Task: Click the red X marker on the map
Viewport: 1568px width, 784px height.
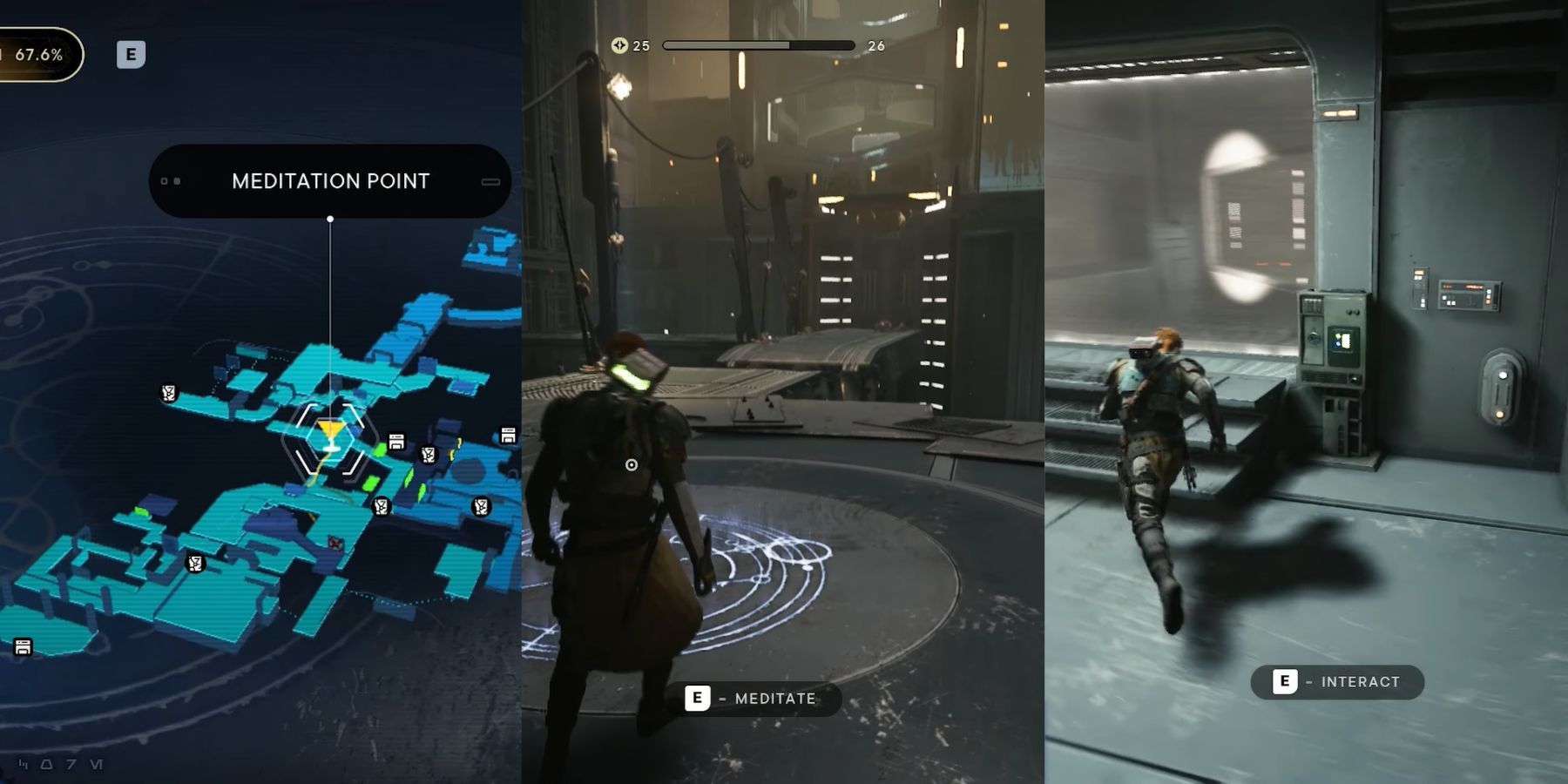Action: (335, 543)
